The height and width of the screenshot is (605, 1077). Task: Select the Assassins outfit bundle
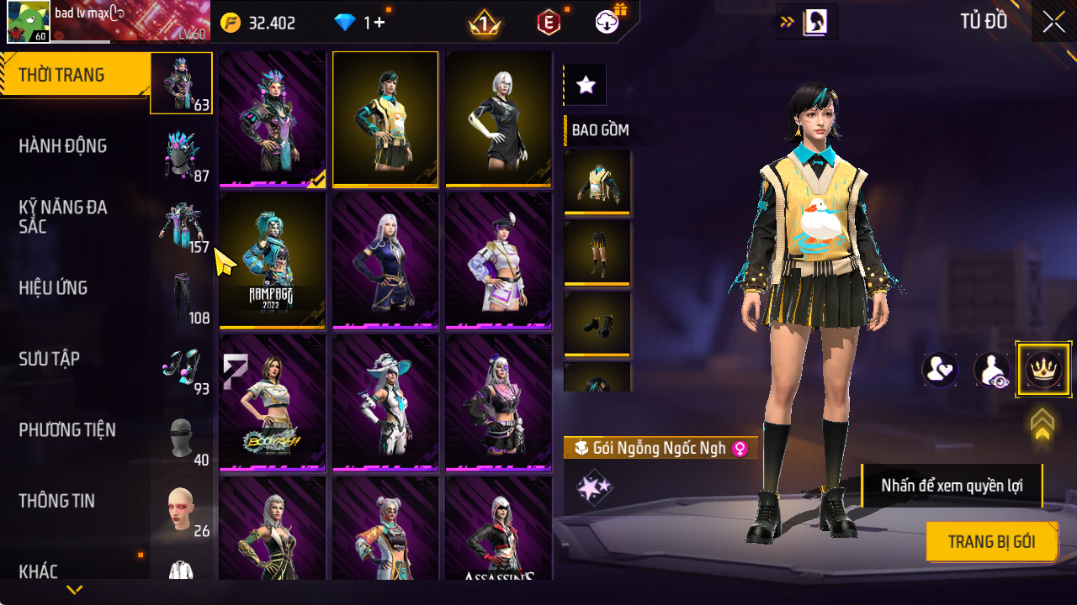tap(498, 530)
